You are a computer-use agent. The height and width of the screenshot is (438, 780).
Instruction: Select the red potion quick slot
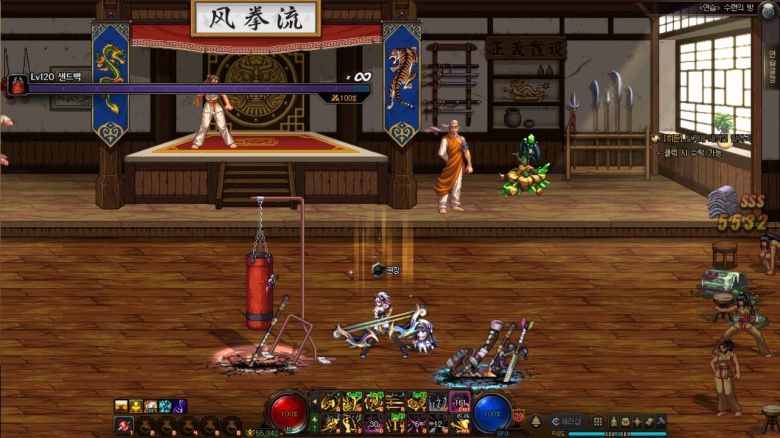click(x=124, y=426)
